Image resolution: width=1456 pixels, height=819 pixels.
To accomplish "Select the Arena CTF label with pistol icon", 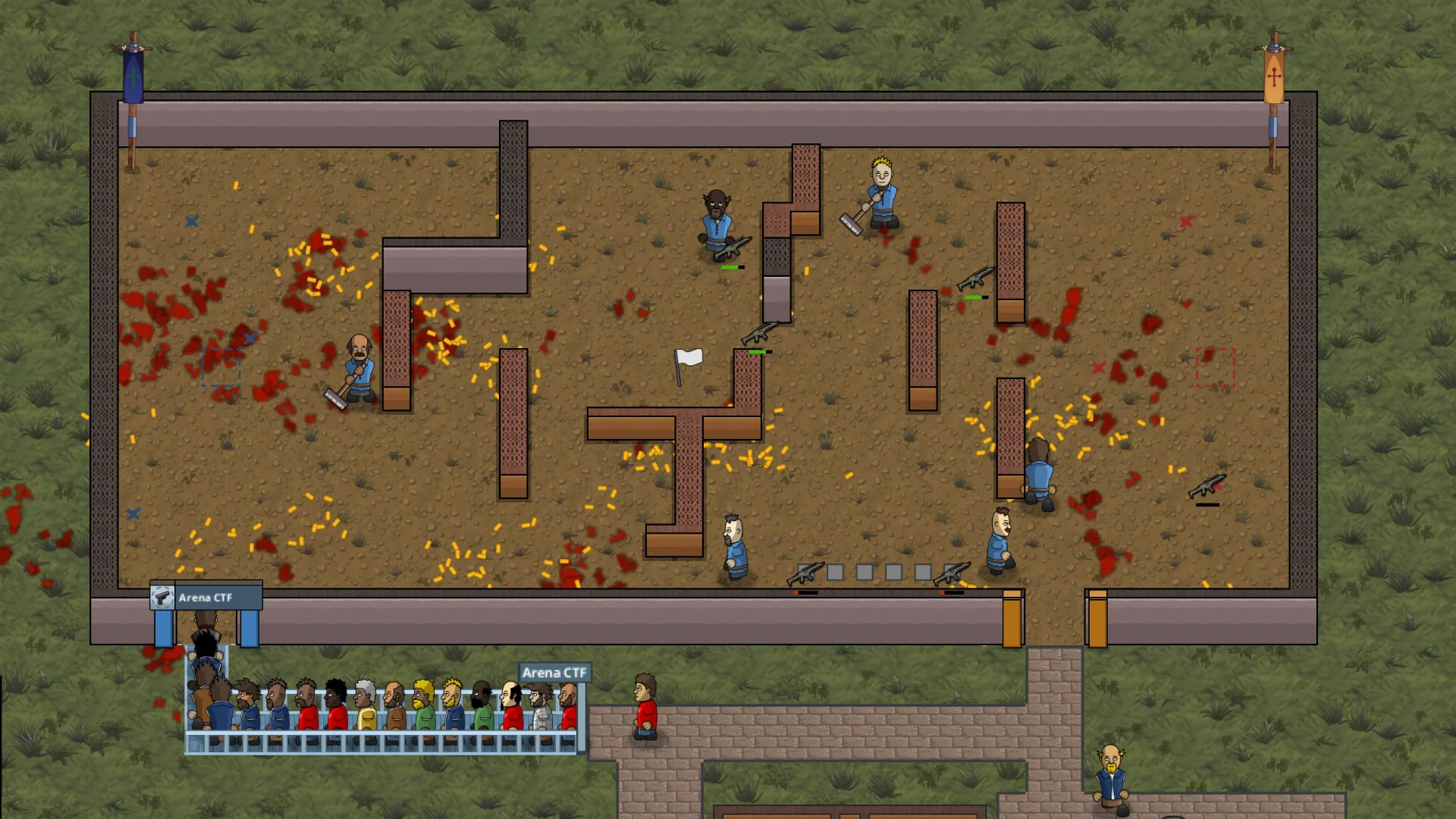I will [x=205, y=598].
